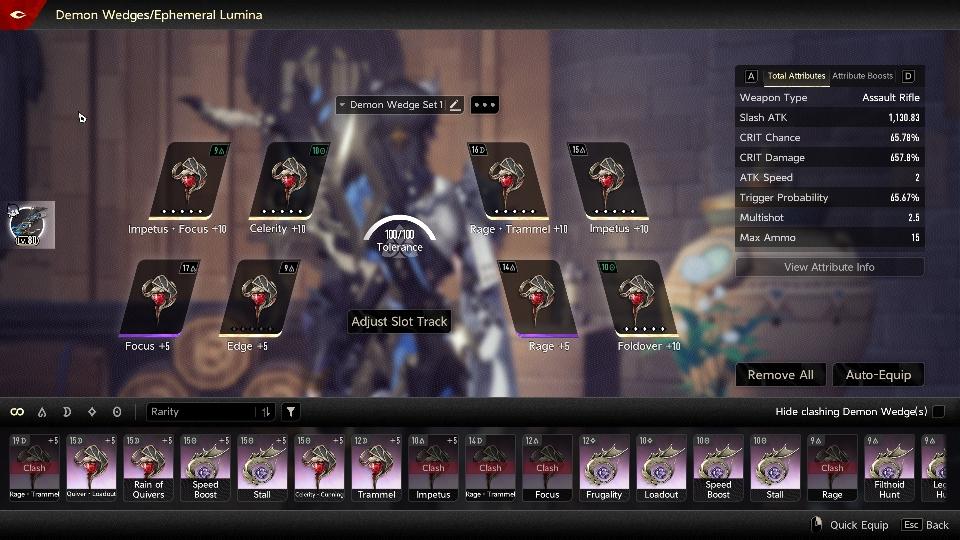Image resolution: width=960 pixels, height=540 pixels.
Task: Click the Adjust Slot Track button
Action: (399, 322)
